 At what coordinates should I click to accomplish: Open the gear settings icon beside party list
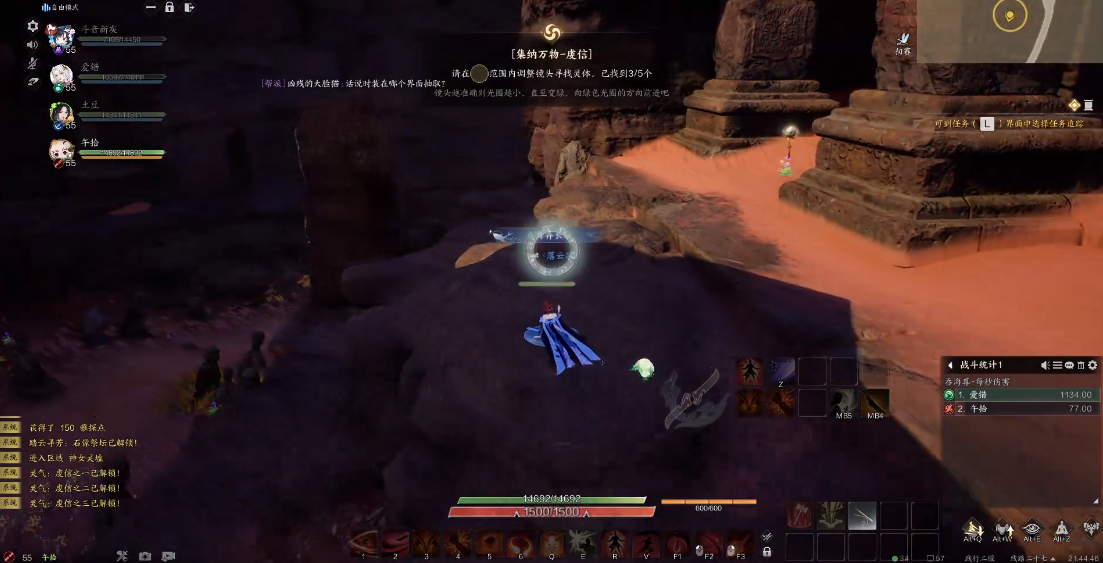pyautogui.click(x=32, y=26)
